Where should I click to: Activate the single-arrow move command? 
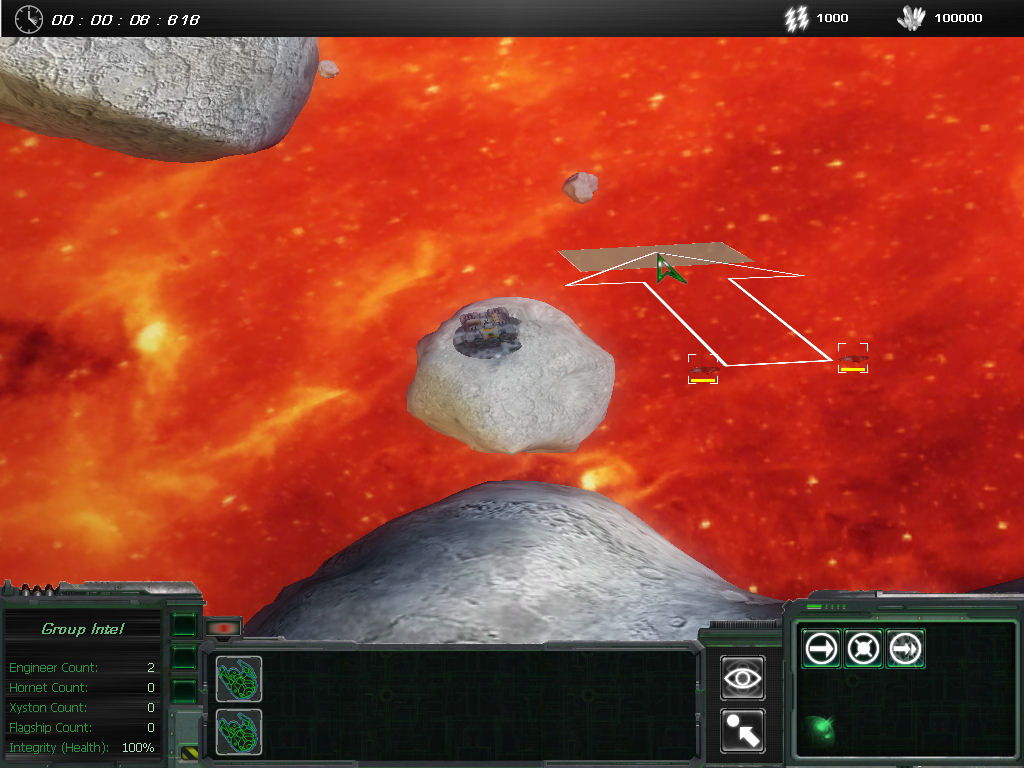[822, 649]
